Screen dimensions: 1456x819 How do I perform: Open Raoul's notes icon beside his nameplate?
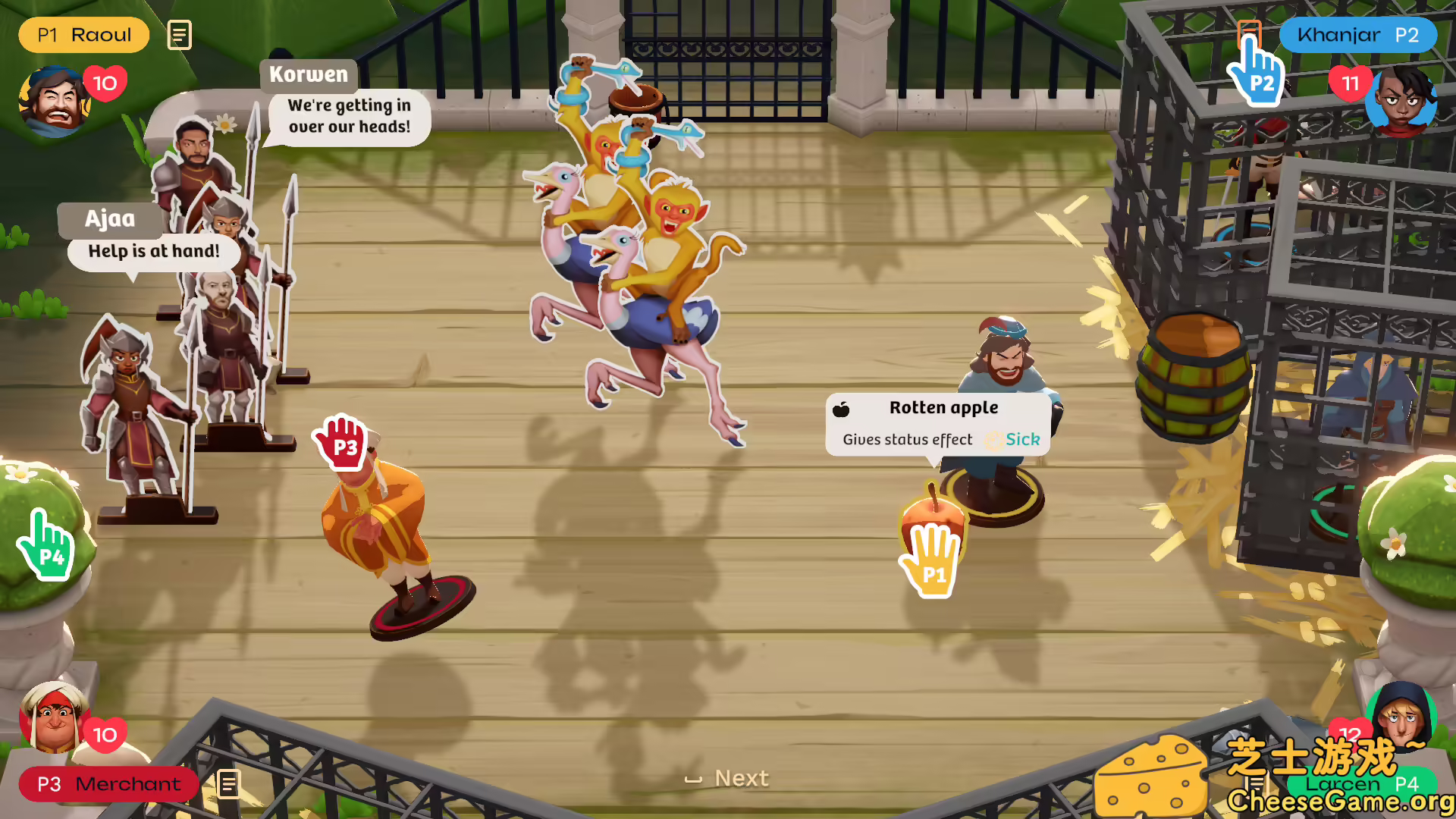pos(179,34)
